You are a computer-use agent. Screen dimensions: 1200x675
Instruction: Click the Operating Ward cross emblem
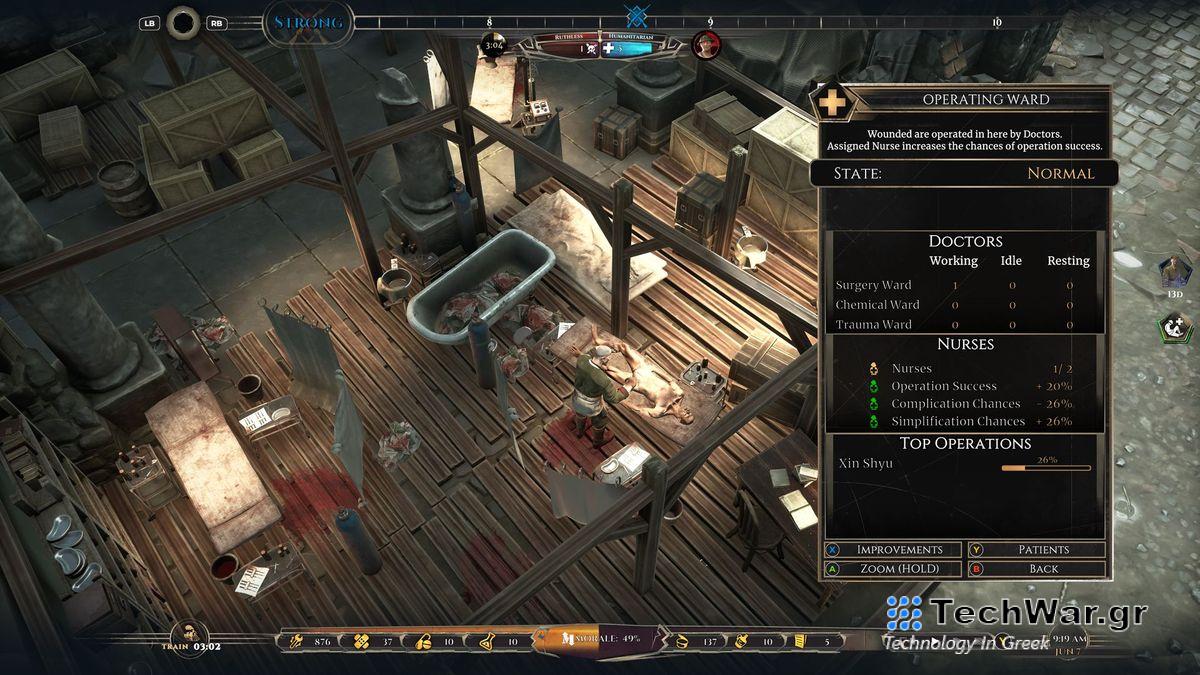(x=832, y=101)
